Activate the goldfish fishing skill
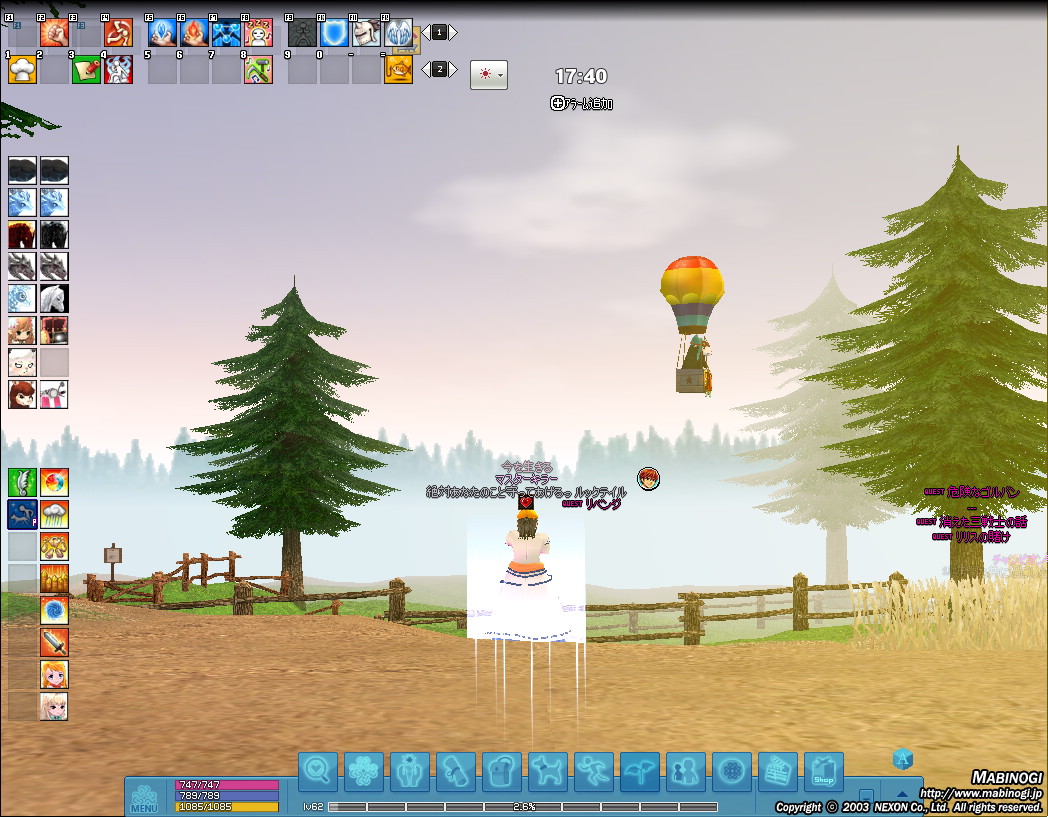The height and width of the screenshot is (817, 1048). click(398, 69)
